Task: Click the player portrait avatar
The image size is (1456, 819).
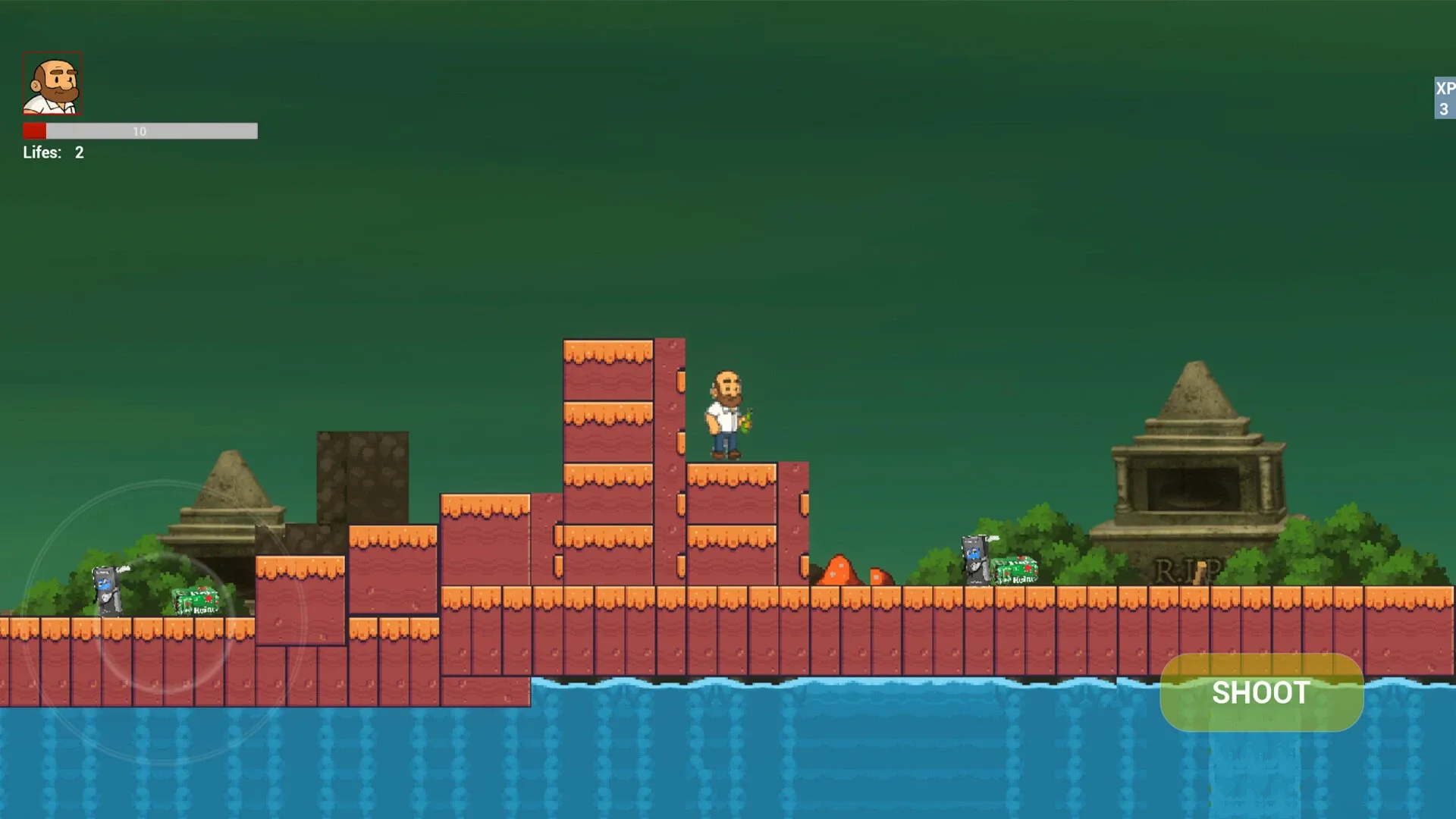Action: [52, 84]
